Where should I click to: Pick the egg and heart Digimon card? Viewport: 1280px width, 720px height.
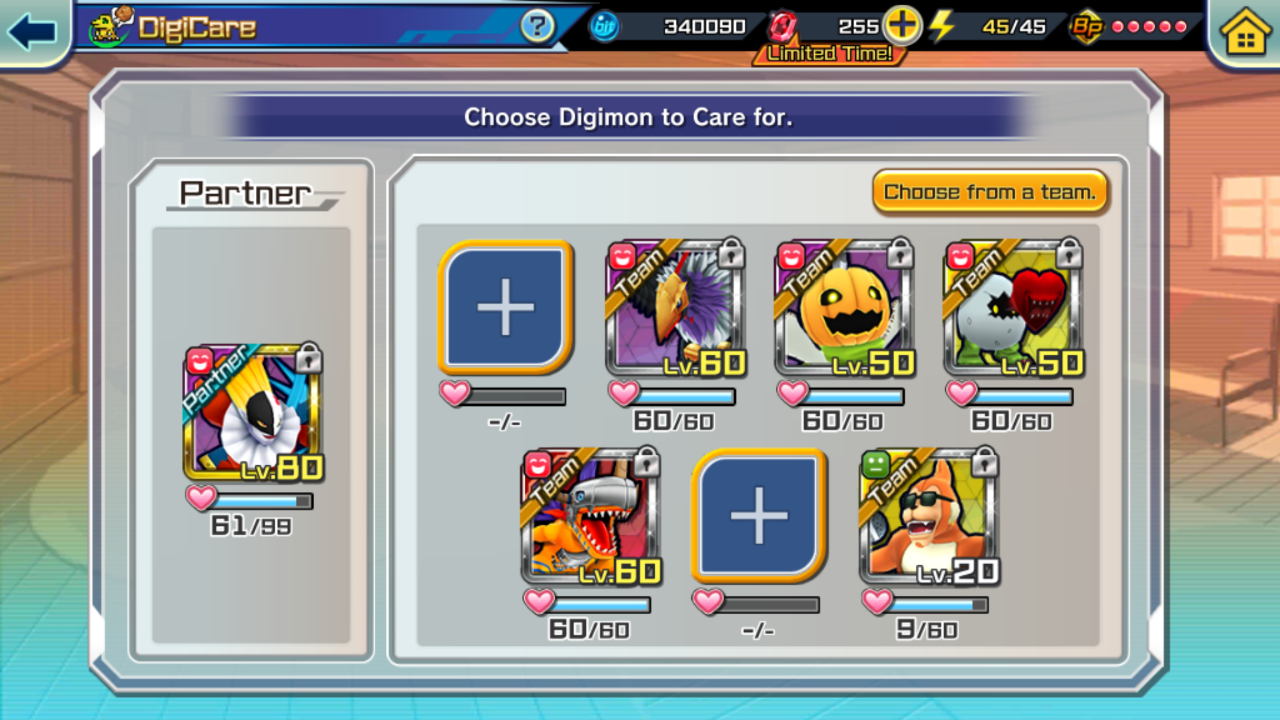(1014, 307)
